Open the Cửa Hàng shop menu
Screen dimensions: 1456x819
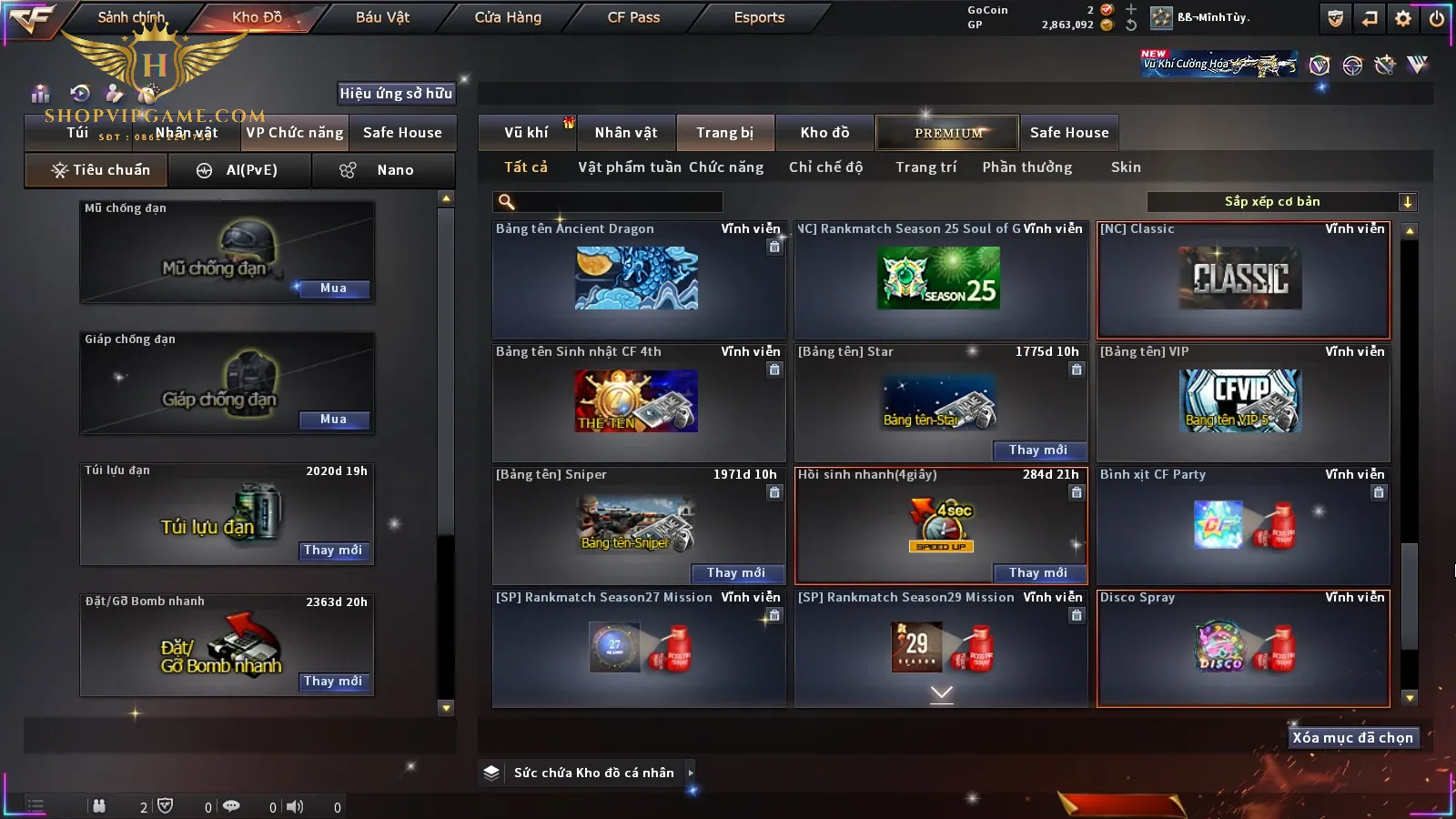pyautogui.click(x=508, y=17)
